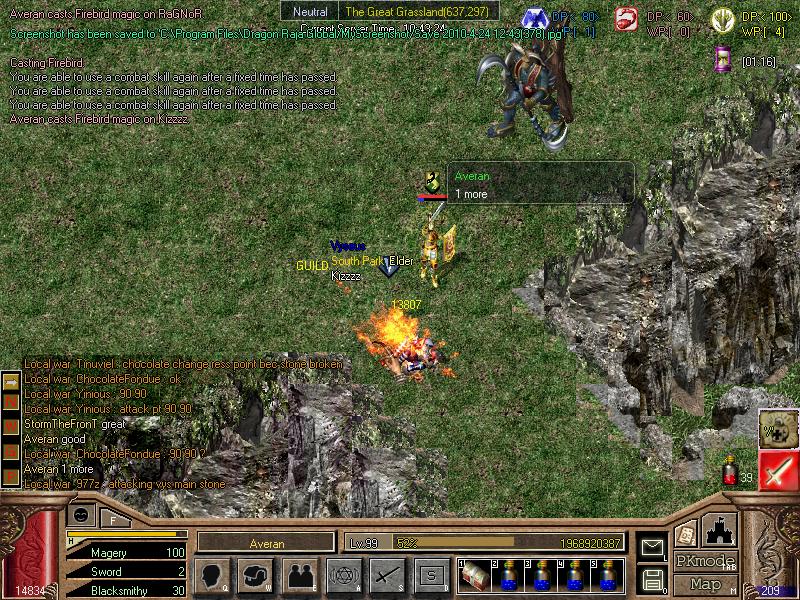Screen dimensions: 800x600
Task: Open the castle silhouette menu
Action: click(x=720, y=530)
